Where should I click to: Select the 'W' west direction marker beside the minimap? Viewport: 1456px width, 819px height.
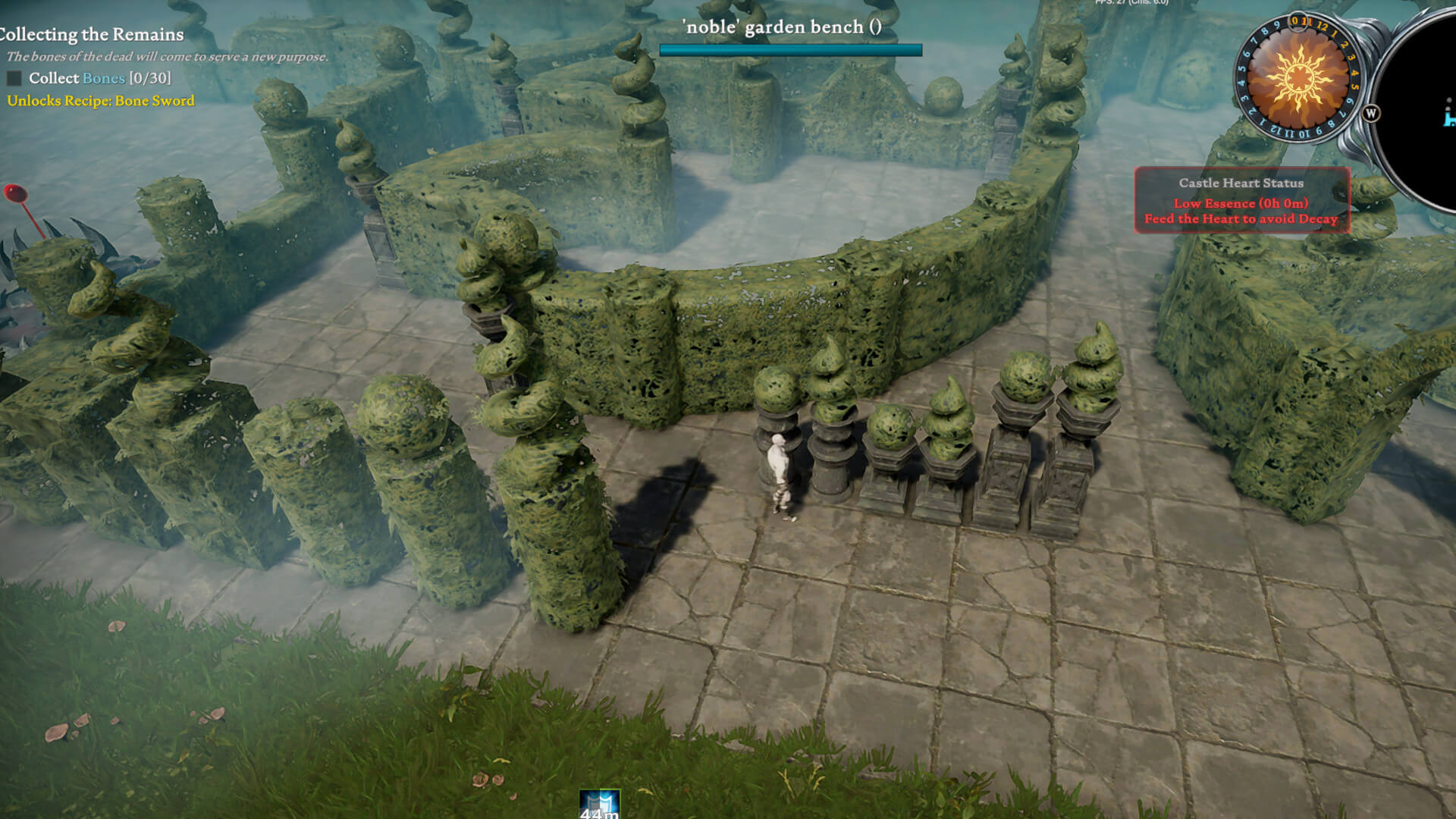[x=1372, y=113]
